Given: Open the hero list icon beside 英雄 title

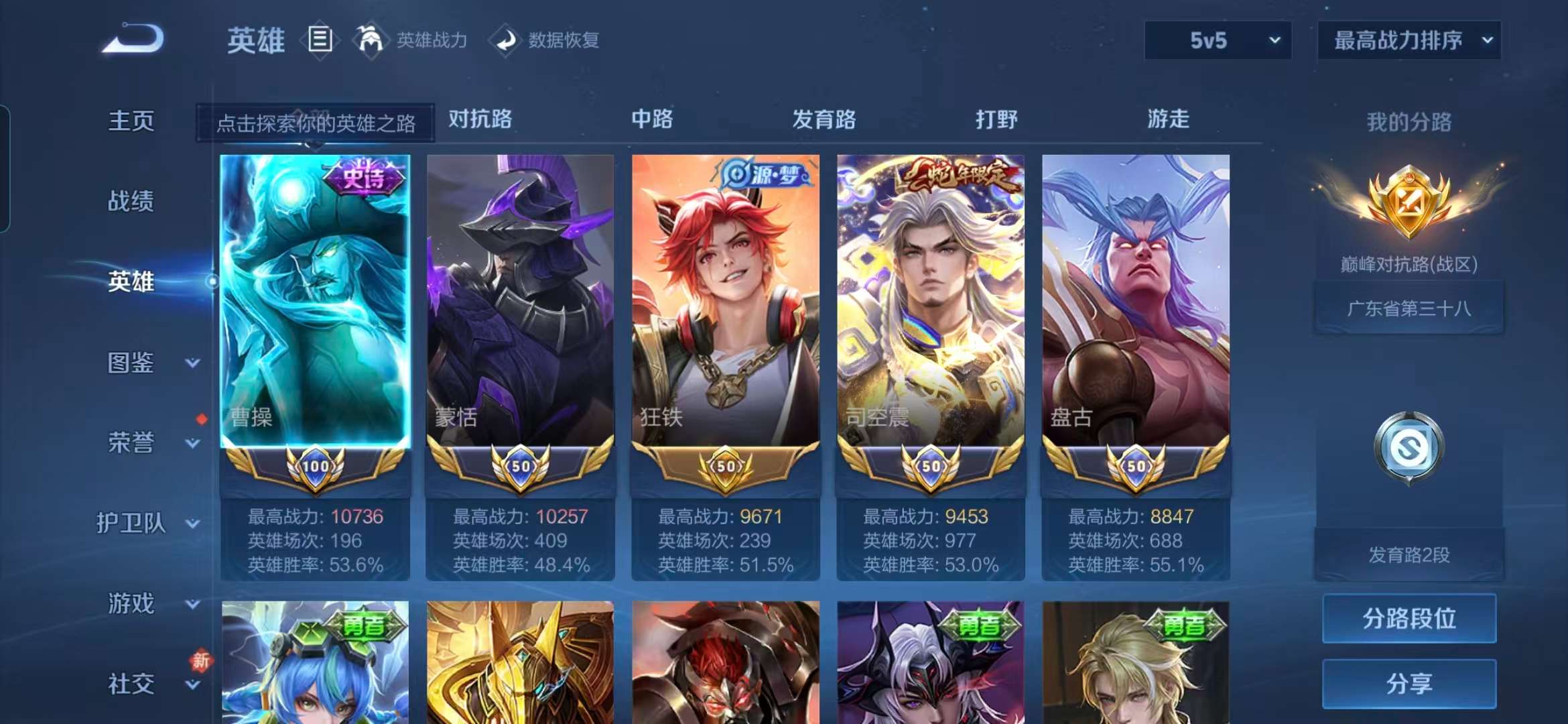Looking at the screenshot, I should [x=320, y=38].
